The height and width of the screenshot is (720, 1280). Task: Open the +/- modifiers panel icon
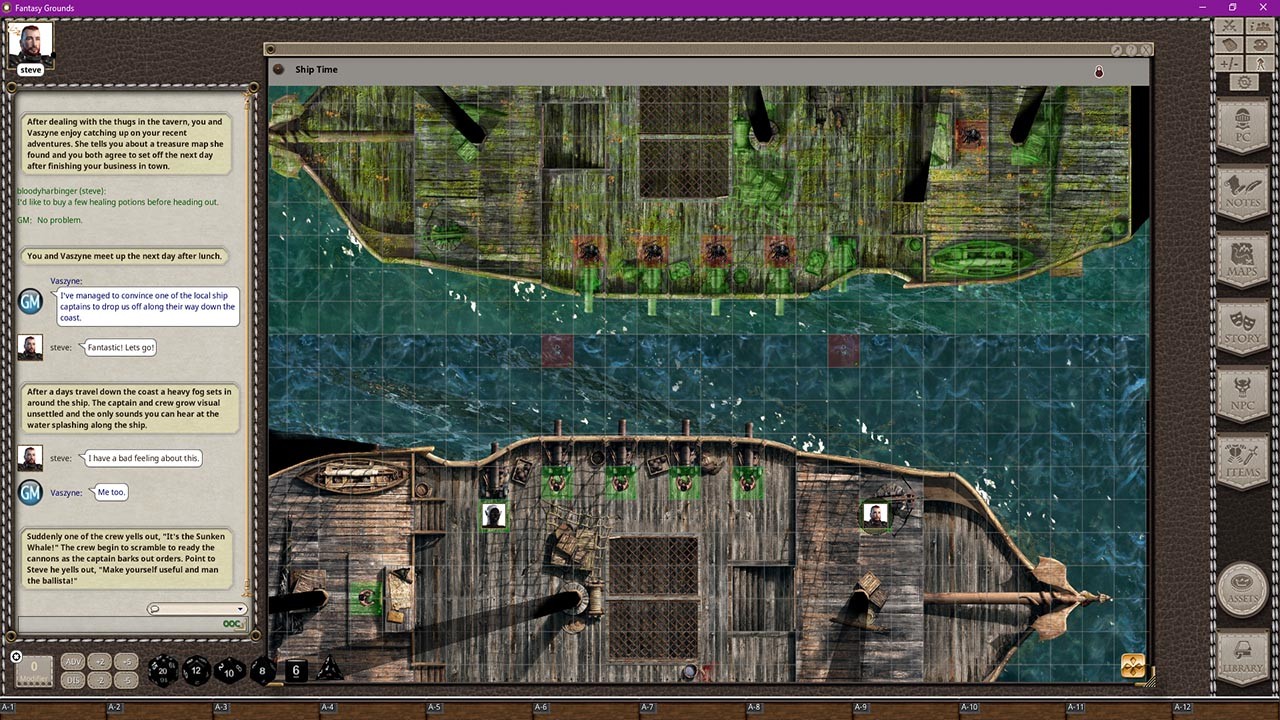1228,63
